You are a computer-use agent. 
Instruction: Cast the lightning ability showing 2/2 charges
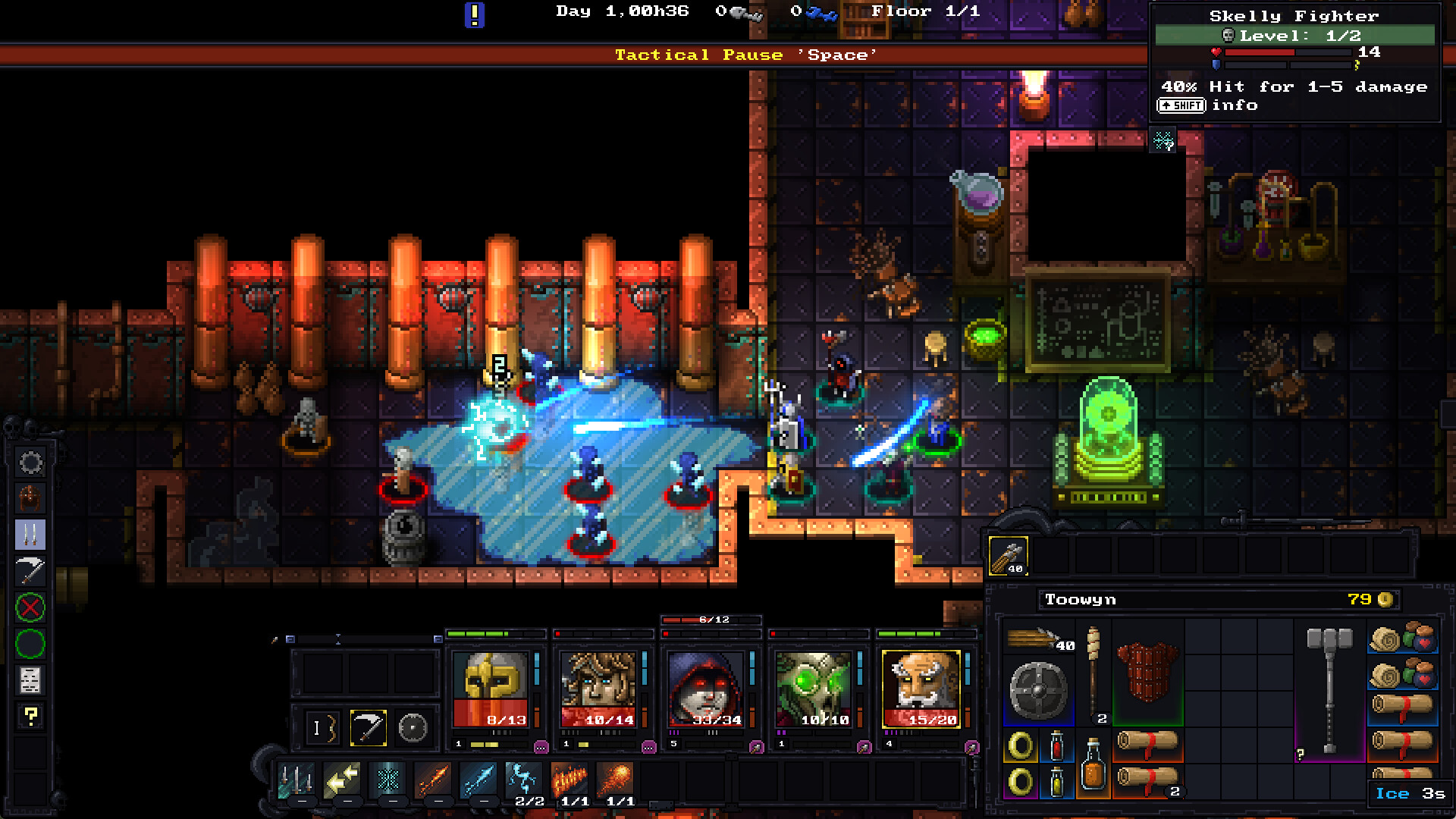[524, 778]
